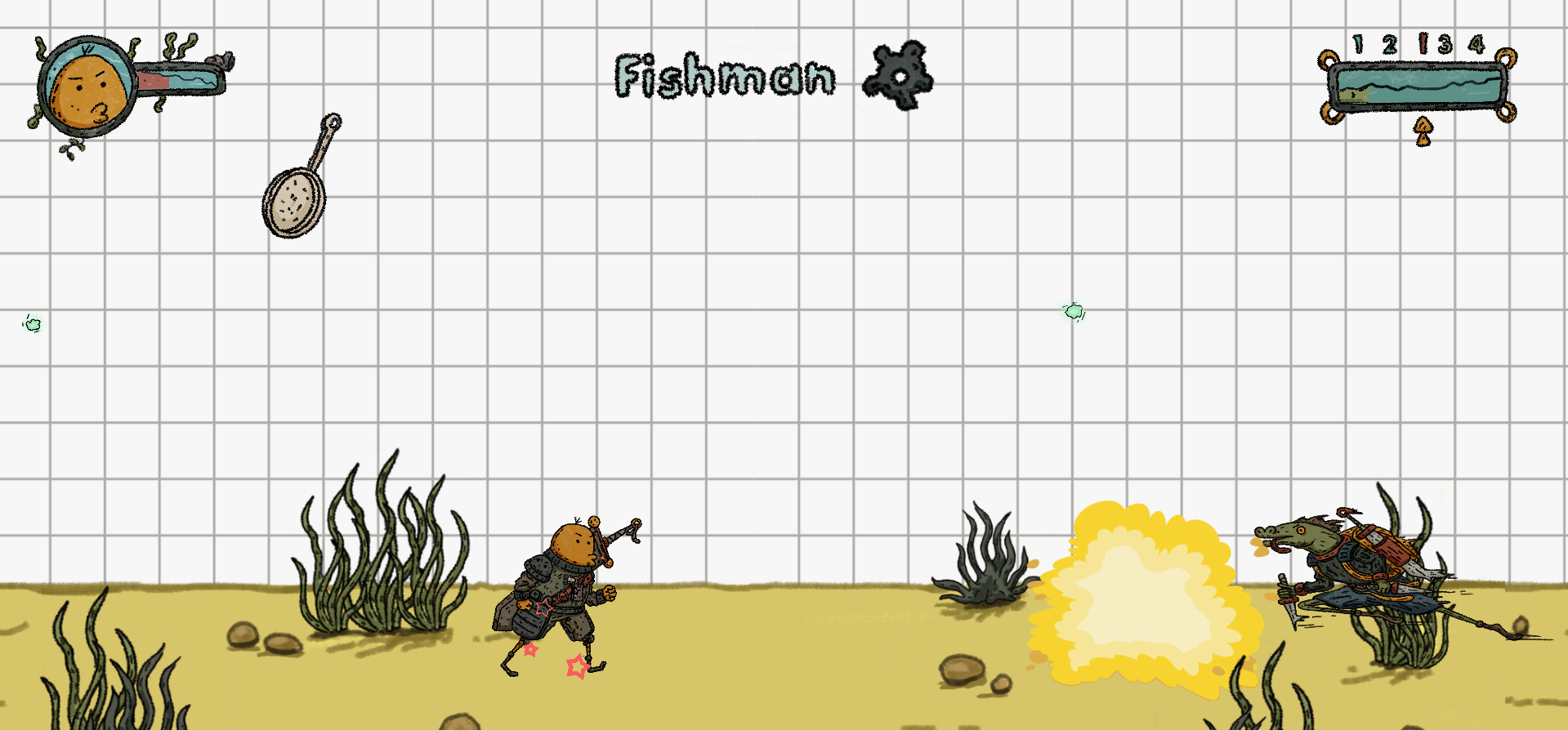Screen dimensions: 1568x730
Task: Toggle boss phase 2 marker
Action: [x=1389, y=43]
